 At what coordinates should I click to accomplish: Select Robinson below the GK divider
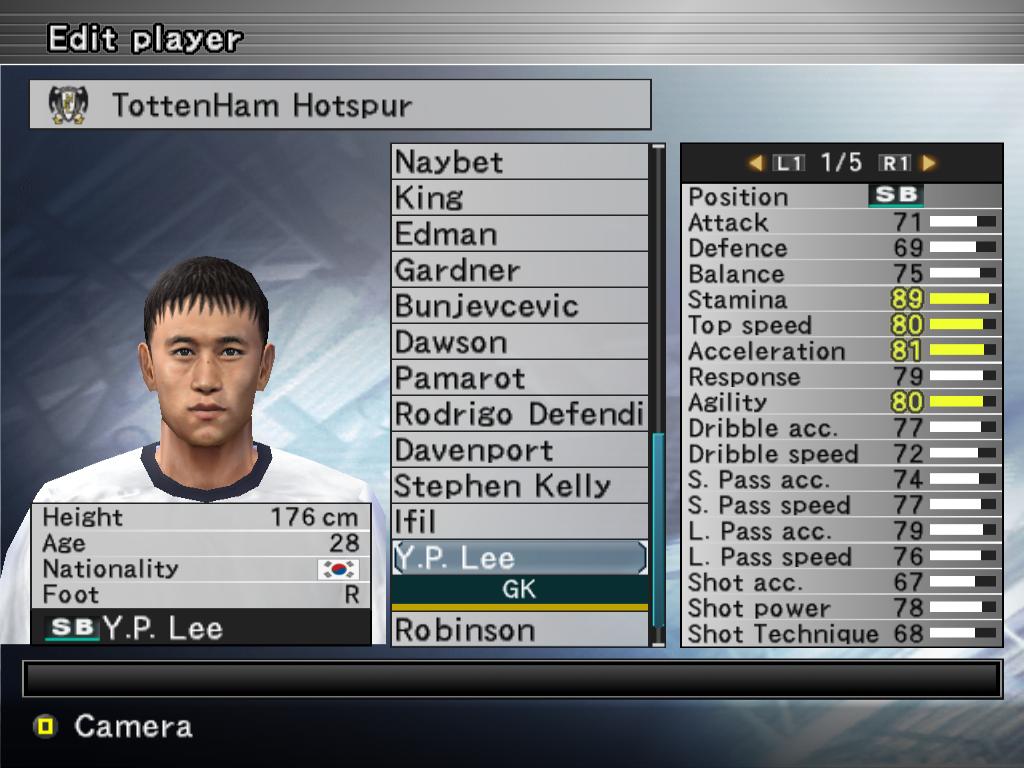[x=519, y=630]
